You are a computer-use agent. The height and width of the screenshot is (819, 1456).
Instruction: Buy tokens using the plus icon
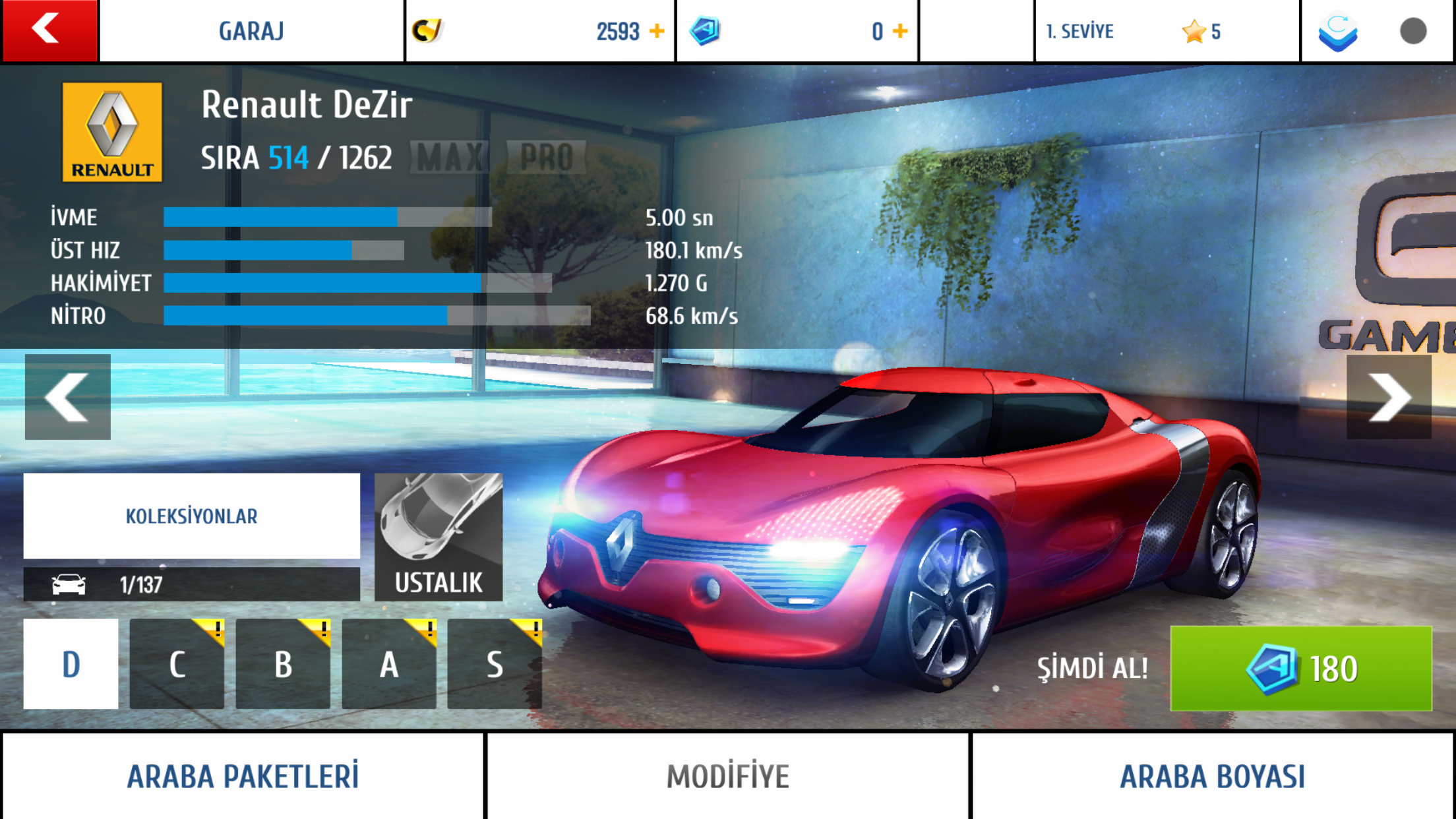(x=900, y=31)
